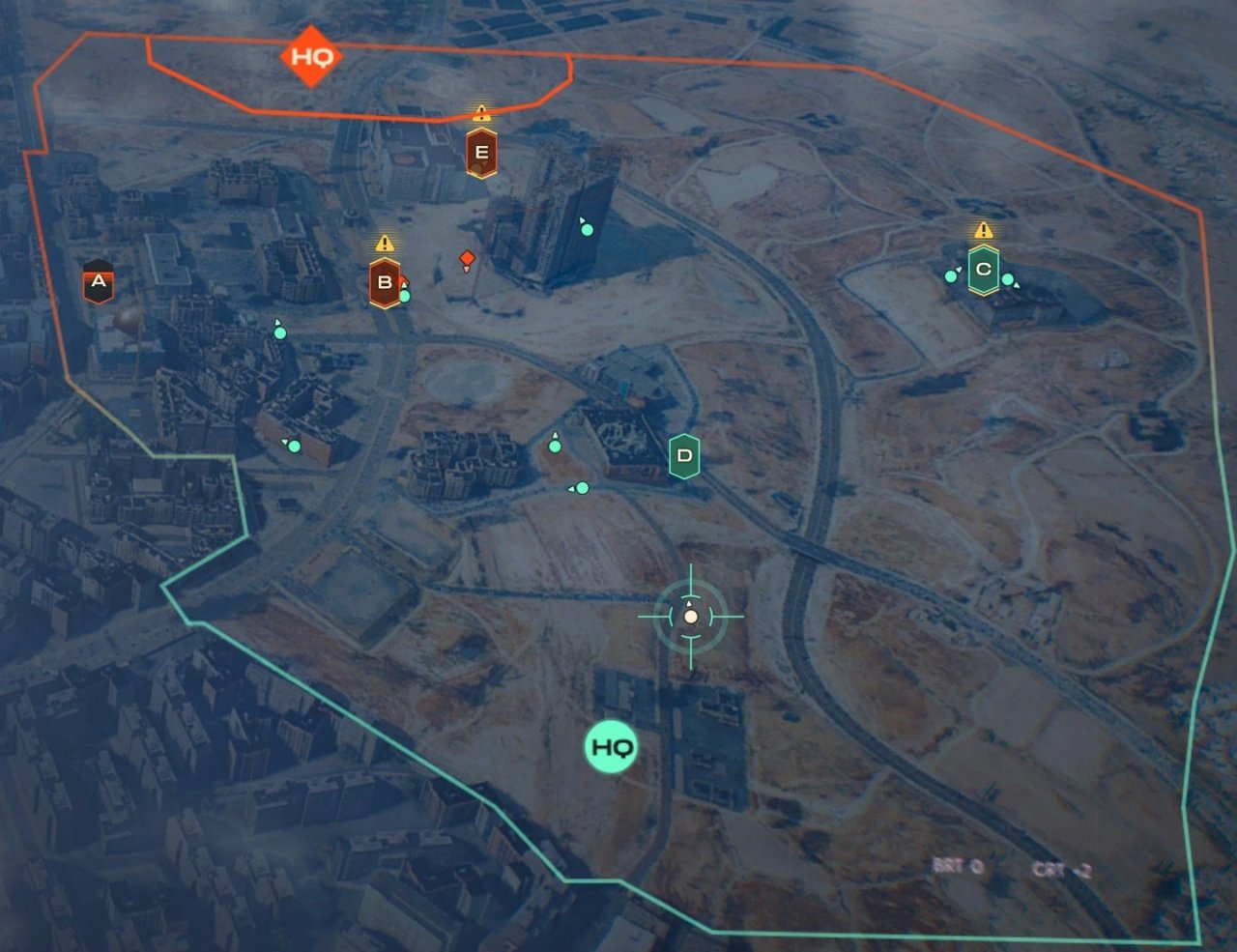Toggle the leftmost teal squadmate dot
The width and height of the screenshot is (1237, 952).
[280, 332]
